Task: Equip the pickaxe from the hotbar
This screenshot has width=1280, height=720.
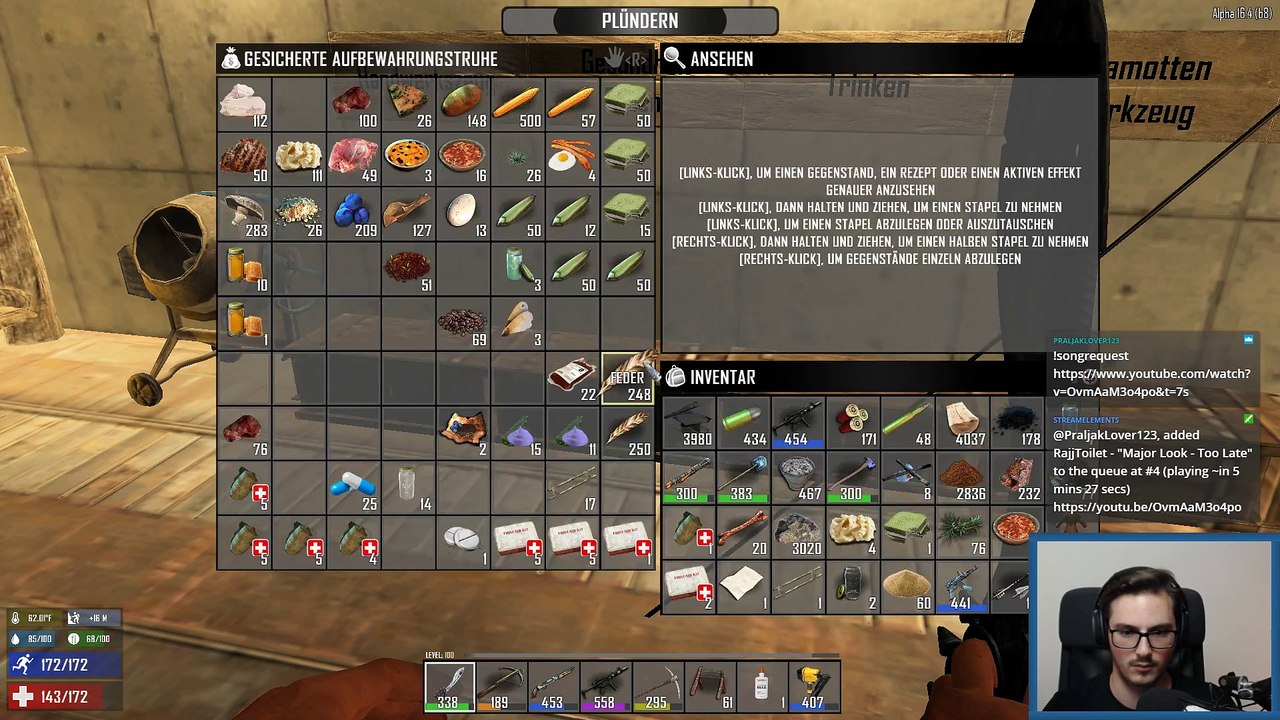Action: (x=657, y=686)
